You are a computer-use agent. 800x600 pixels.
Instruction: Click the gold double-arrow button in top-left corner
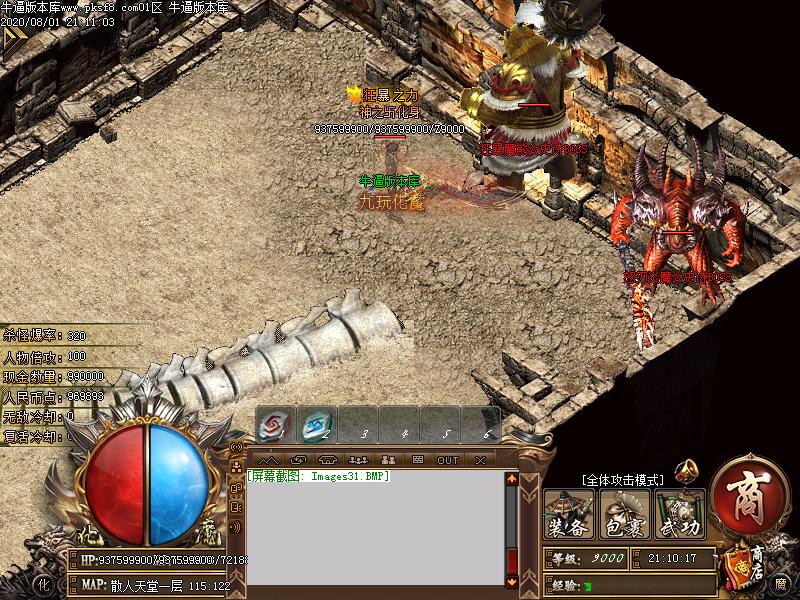(x=13, y=40)
